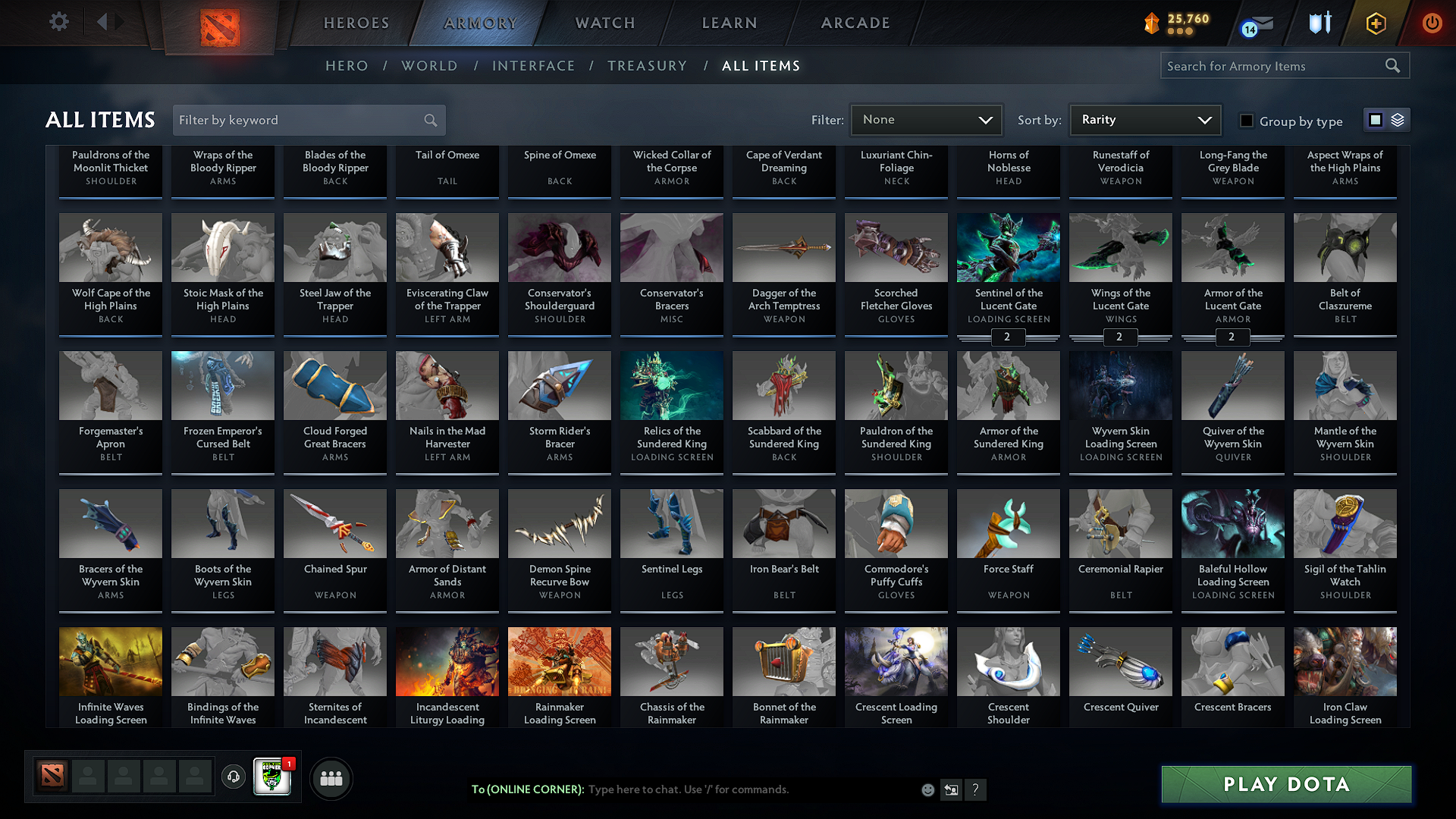Open the TREASURY section
This screenshot has height=819, width=1456.
pyautogui.click(x=647, y=66)
